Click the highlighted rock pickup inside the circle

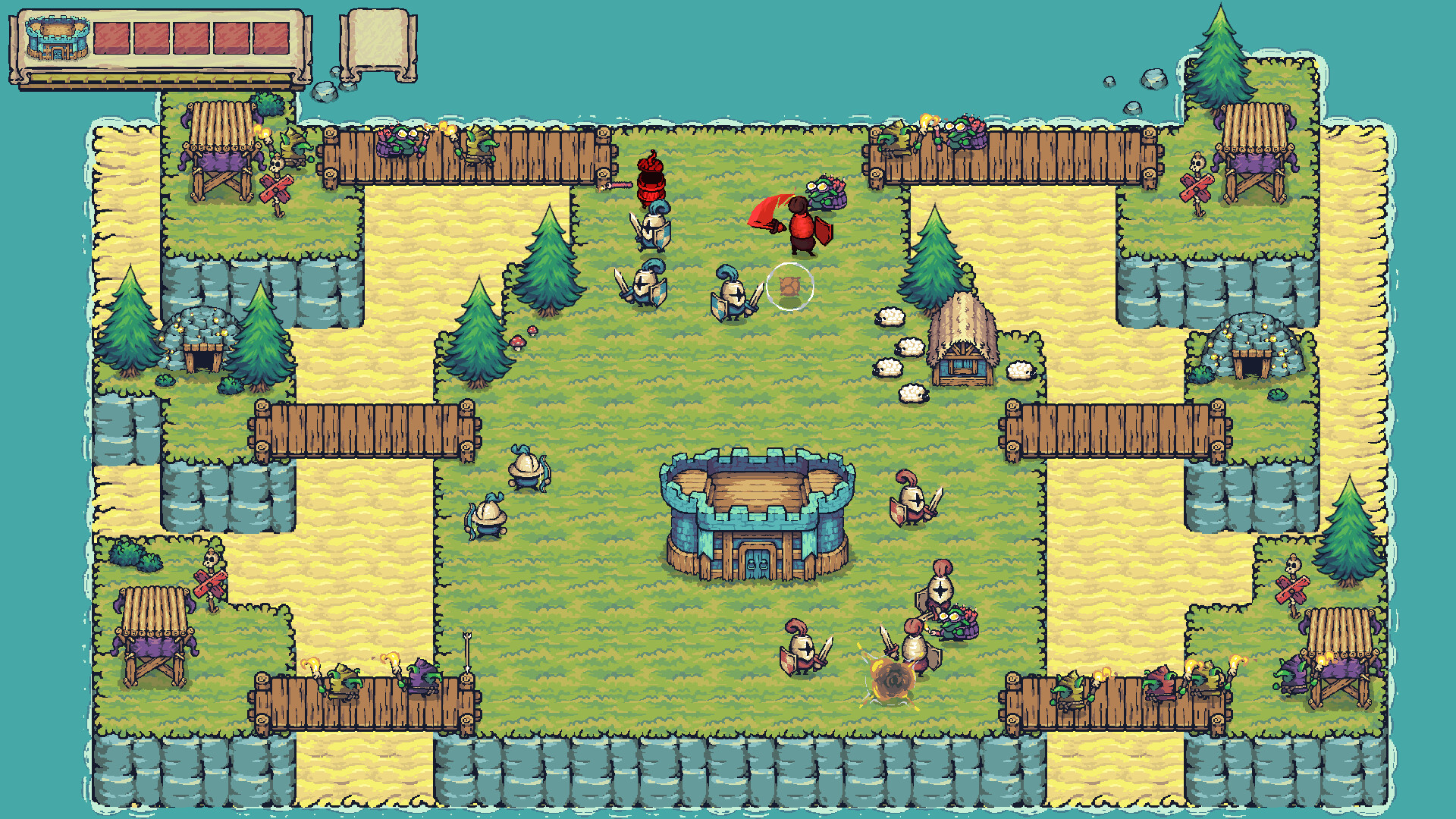click(791, 284)
